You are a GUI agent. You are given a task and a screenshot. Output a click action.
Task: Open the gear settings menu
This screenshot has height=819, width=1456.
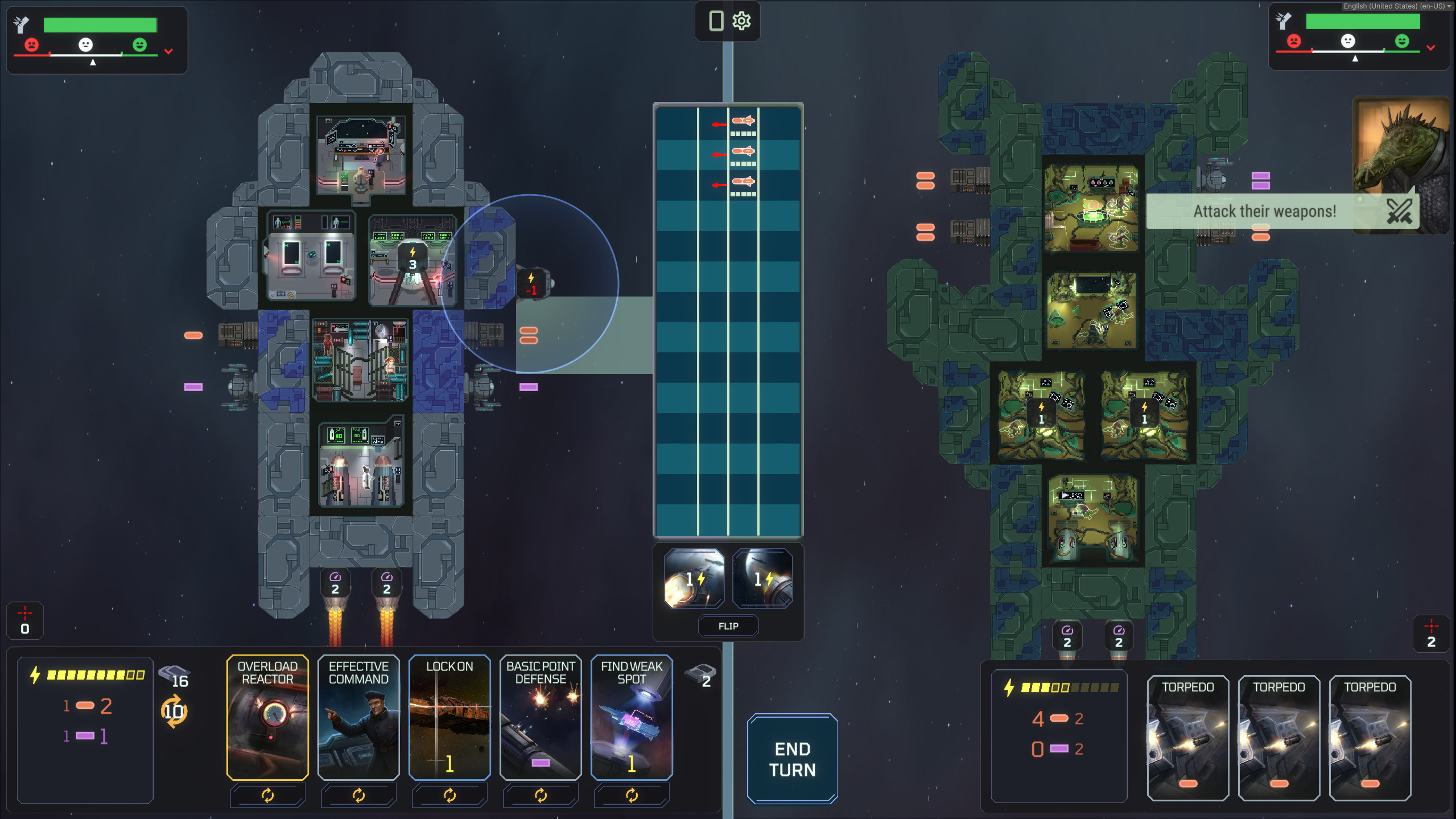point(741,21)
